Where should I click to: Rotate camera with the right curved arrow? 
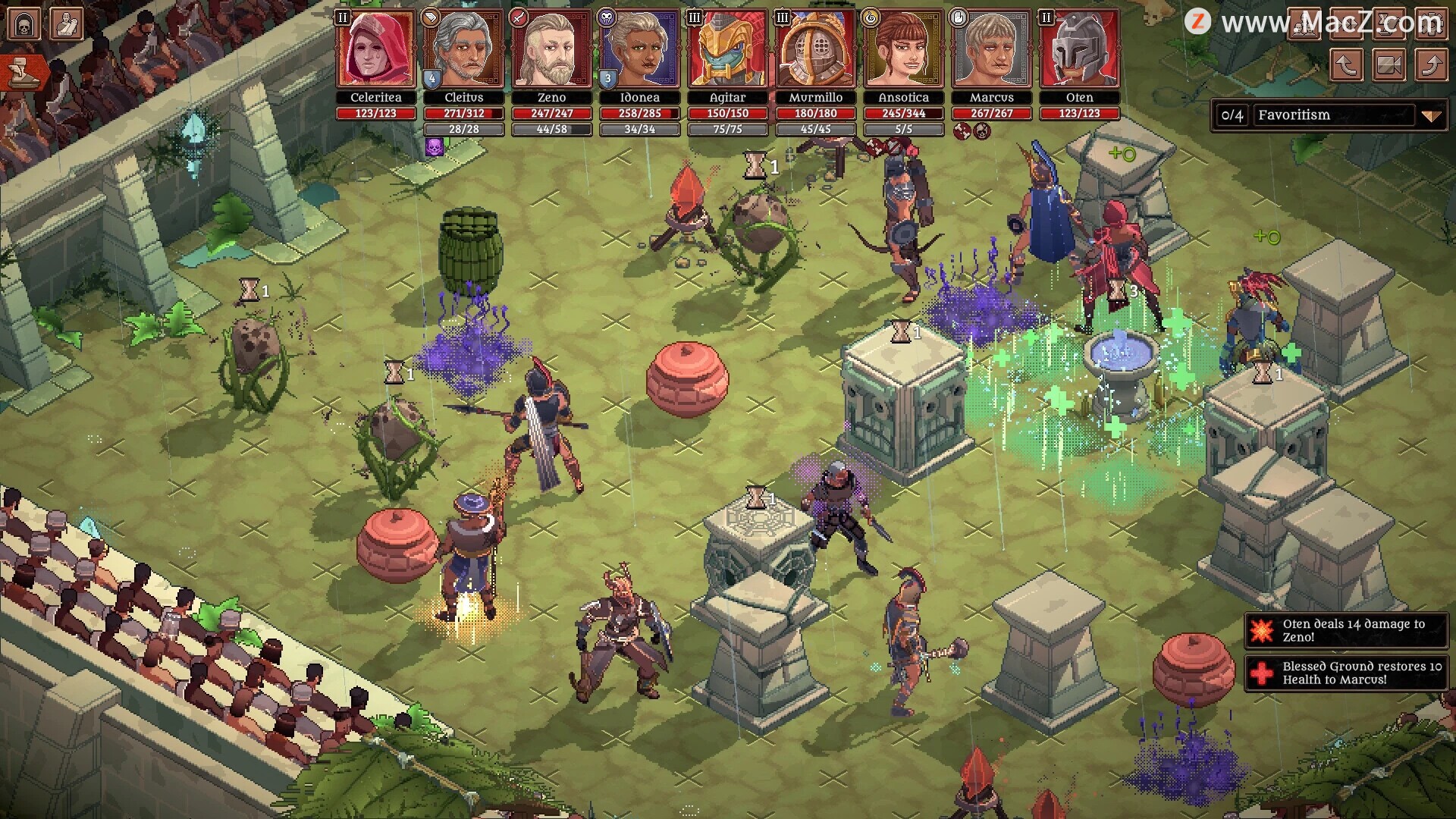1431,65
